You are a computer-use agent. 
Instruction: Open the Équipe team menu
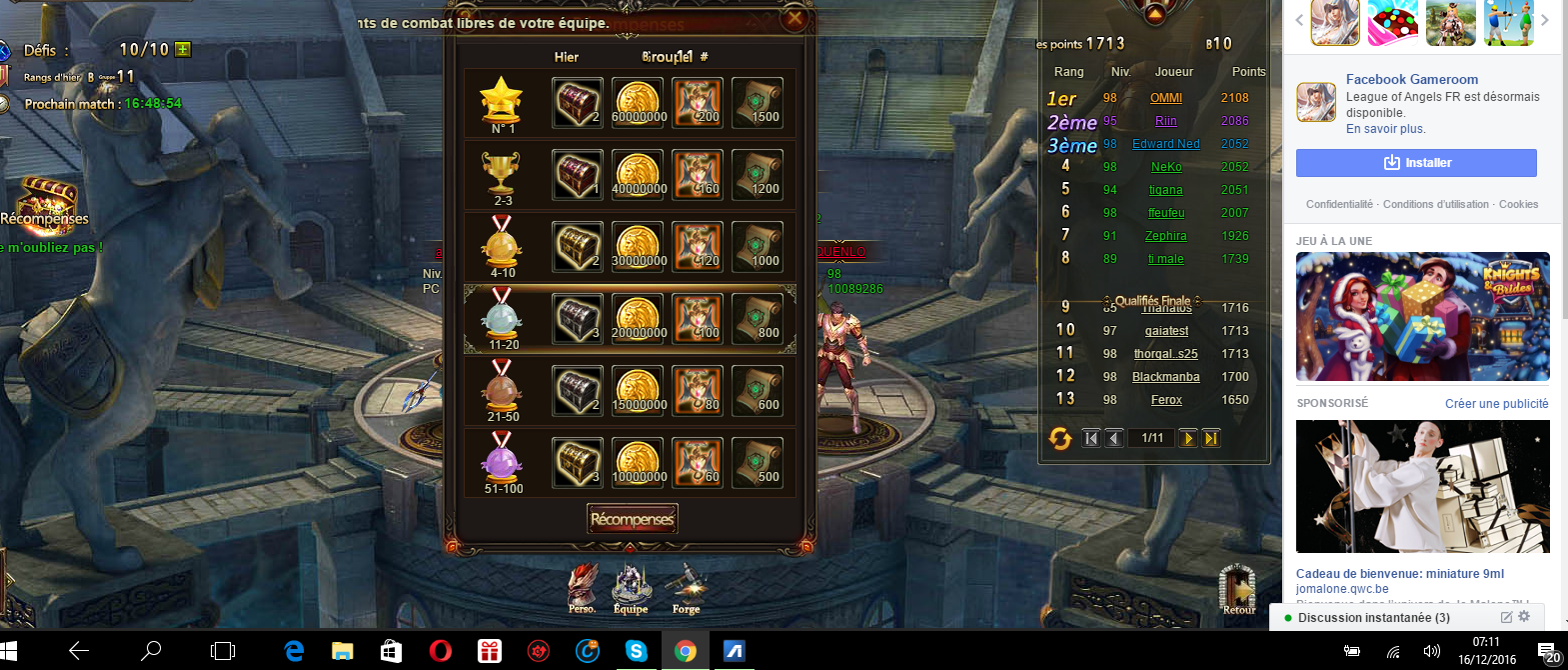(x=631, y=587)
